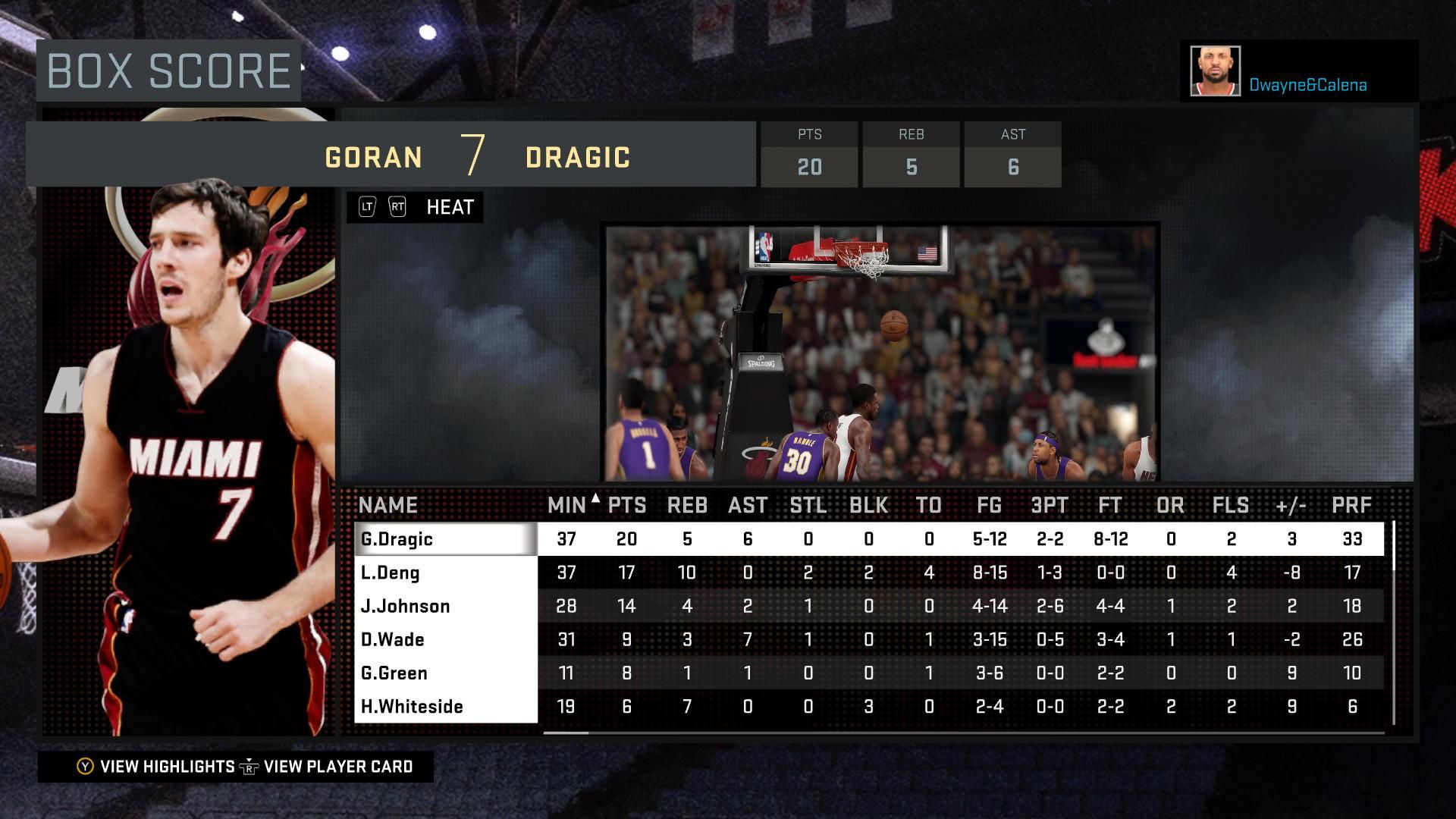Open View Player Card option
The image size is (1456, 819).
coord(328,767)
